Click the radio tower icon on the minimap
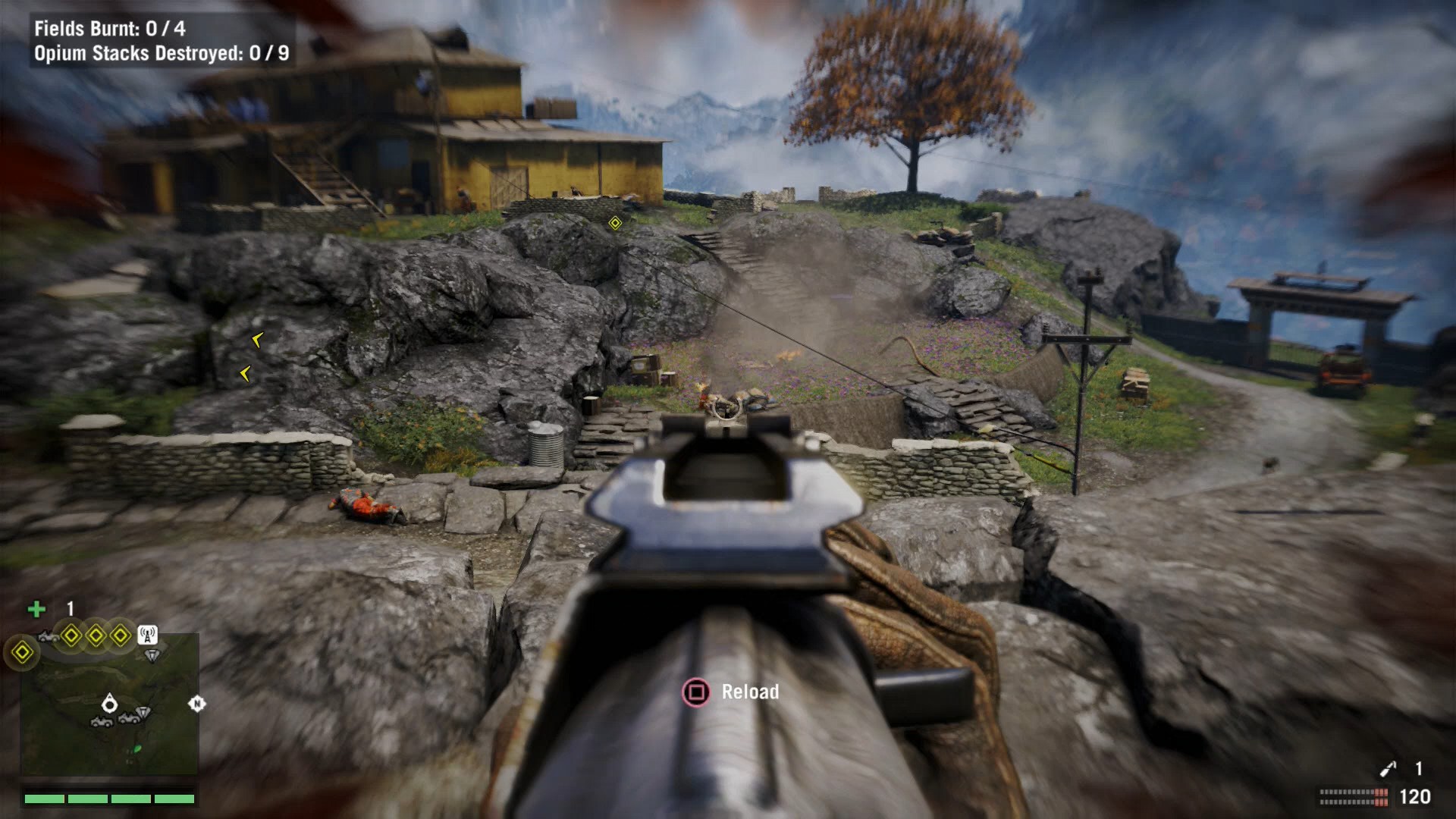The image size is (1456, 819). pos(148,634)
